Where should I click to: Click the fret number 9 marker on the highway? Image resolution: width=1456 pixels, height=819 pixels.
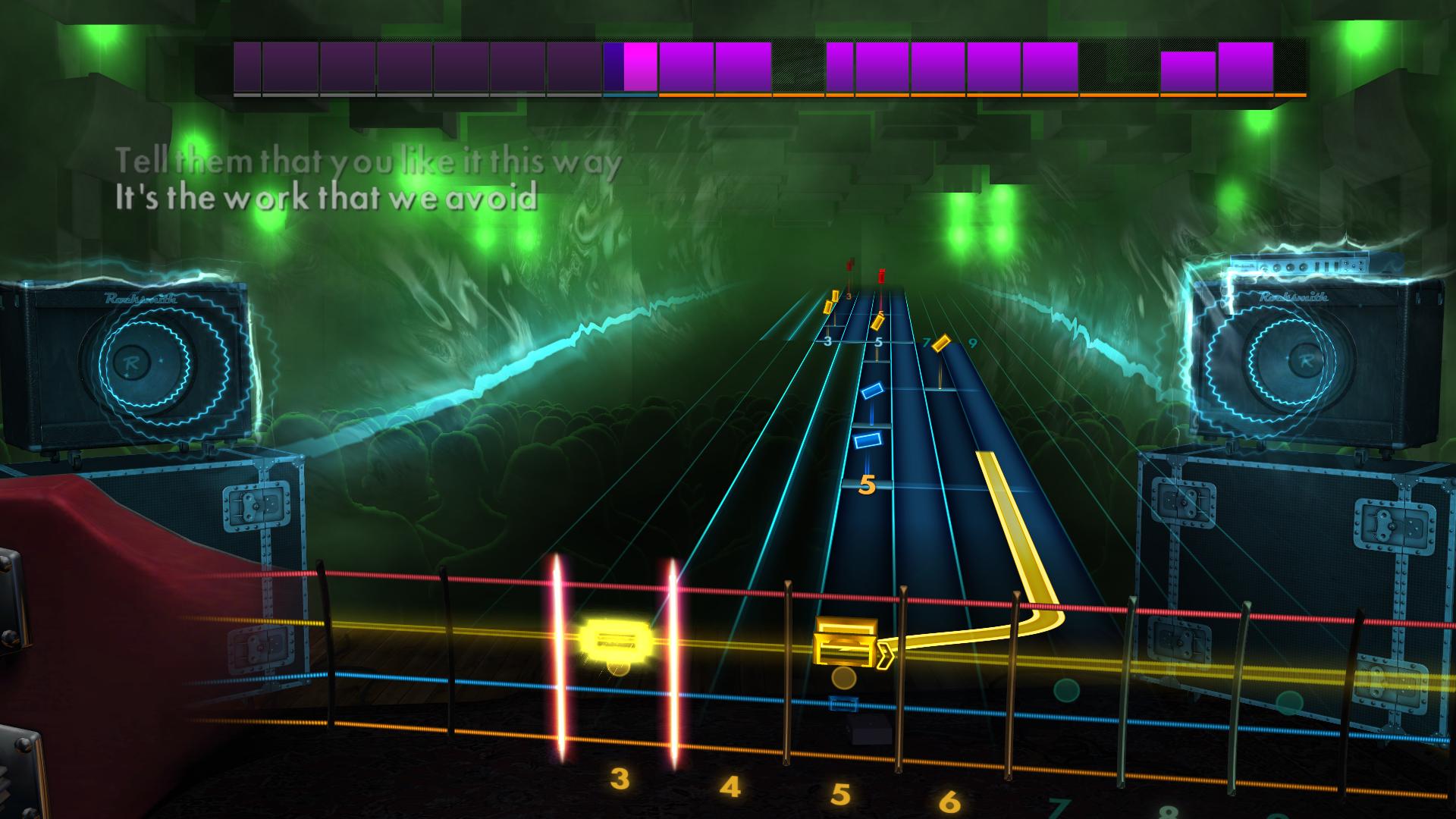coord(972,344)
